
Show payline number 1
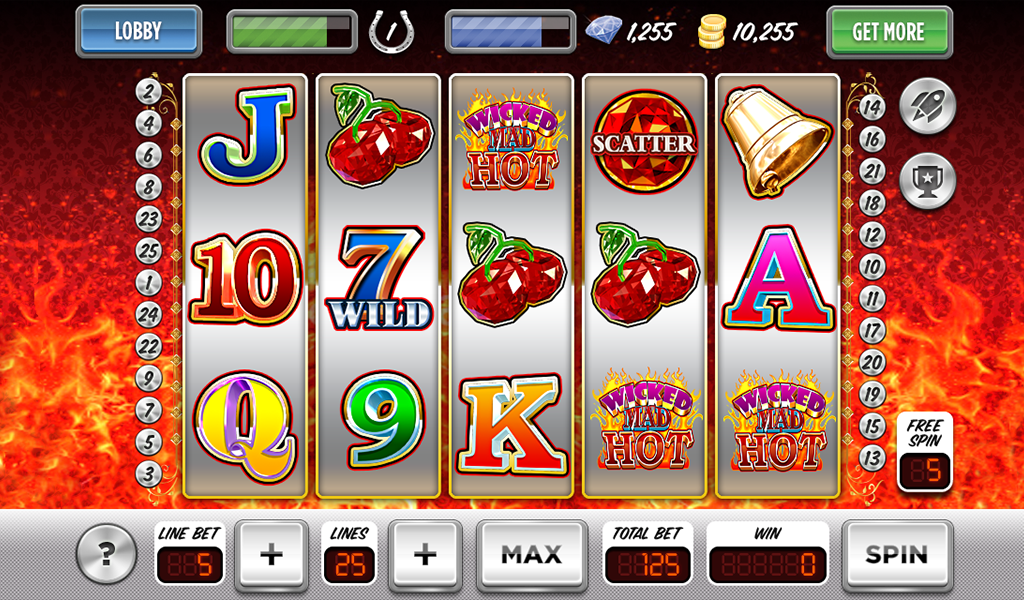149,283
